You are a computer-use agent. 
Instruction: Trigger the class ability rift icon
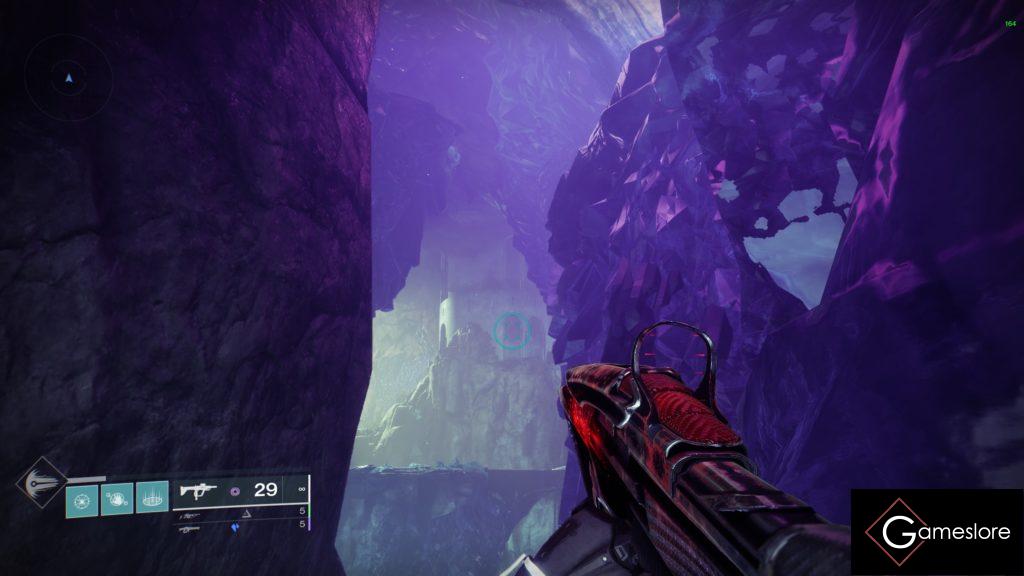click(152, 496)
